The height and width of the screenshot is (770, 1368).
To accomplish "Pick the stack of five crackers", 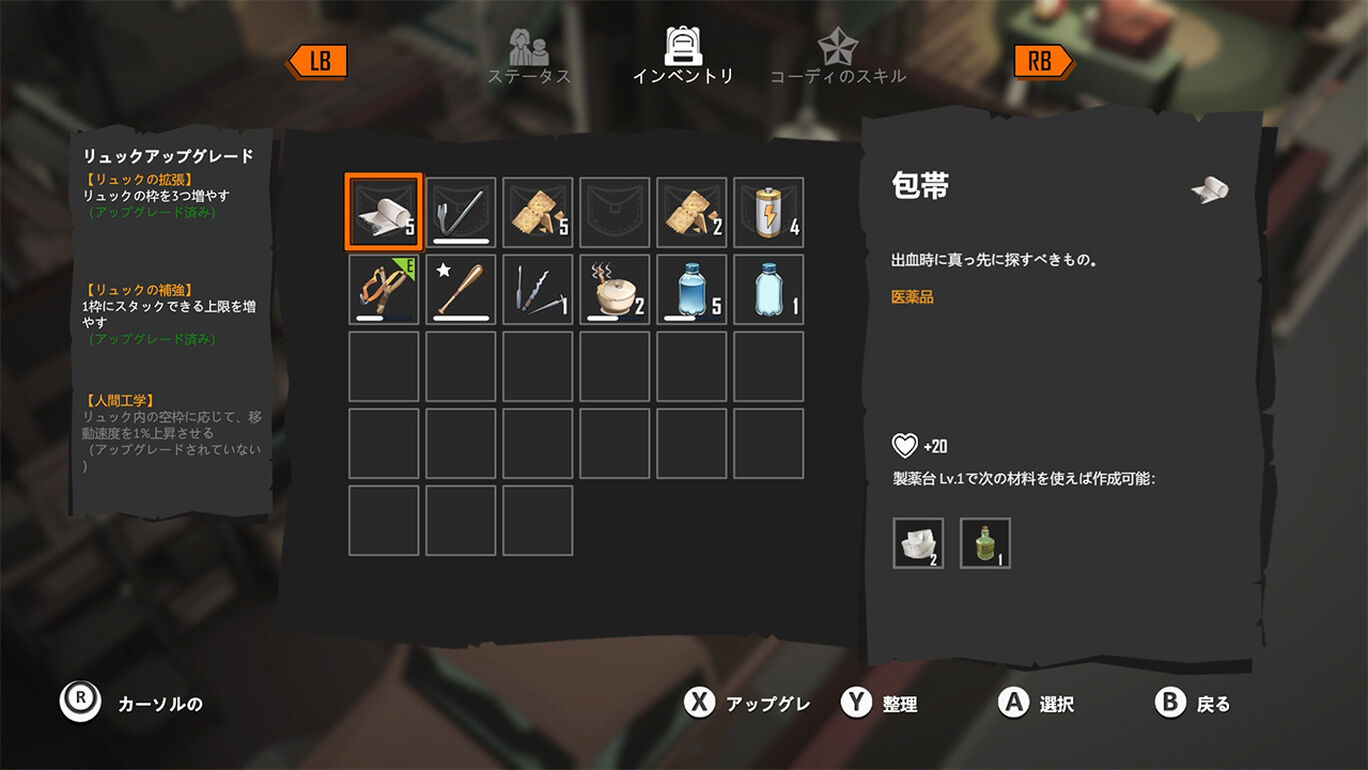I will pos(538,212).
